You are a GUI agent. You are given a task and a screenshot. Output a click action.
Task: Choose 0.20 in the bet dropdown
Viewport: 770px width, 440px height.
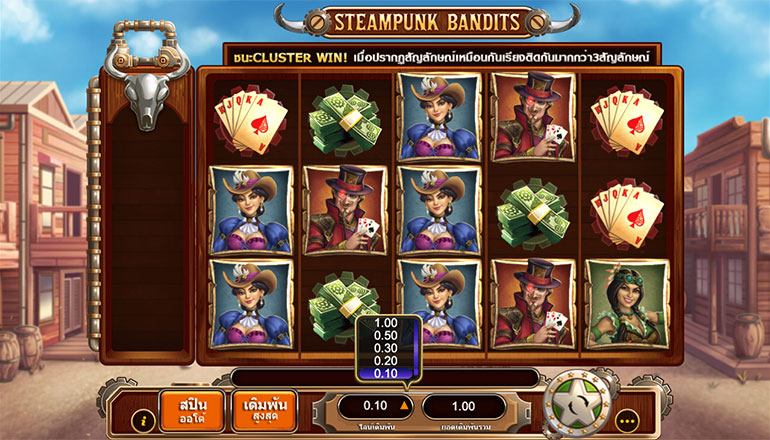[x=384, y=360]
